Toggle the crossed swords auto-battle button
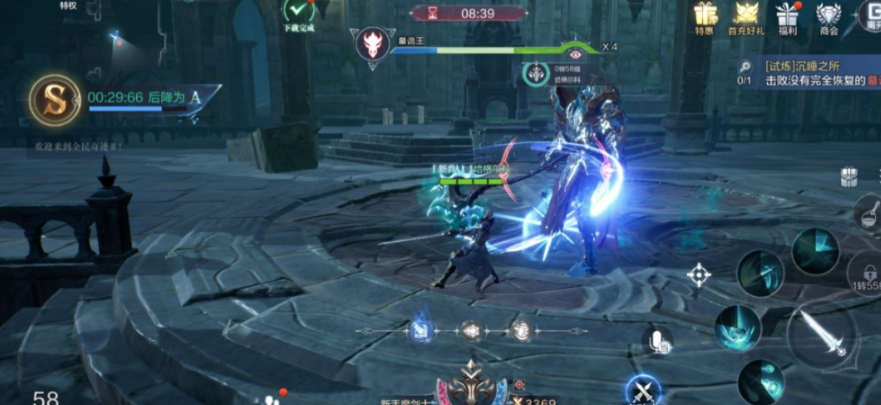Viewport: 881px width, 405px height. [641, 389]
